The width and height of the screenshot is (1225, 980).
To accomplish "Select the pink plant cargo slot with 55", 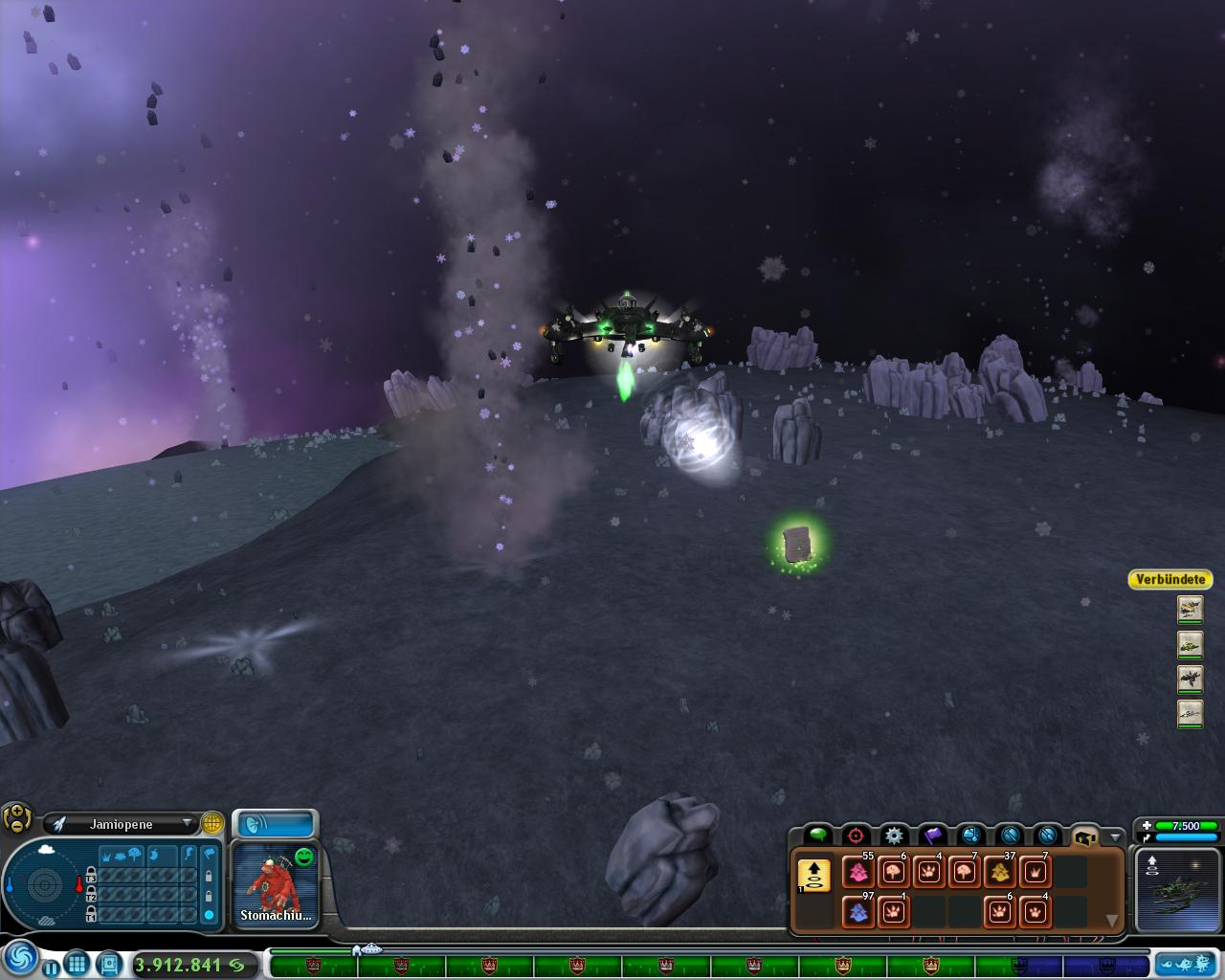I will coord(857,873).
